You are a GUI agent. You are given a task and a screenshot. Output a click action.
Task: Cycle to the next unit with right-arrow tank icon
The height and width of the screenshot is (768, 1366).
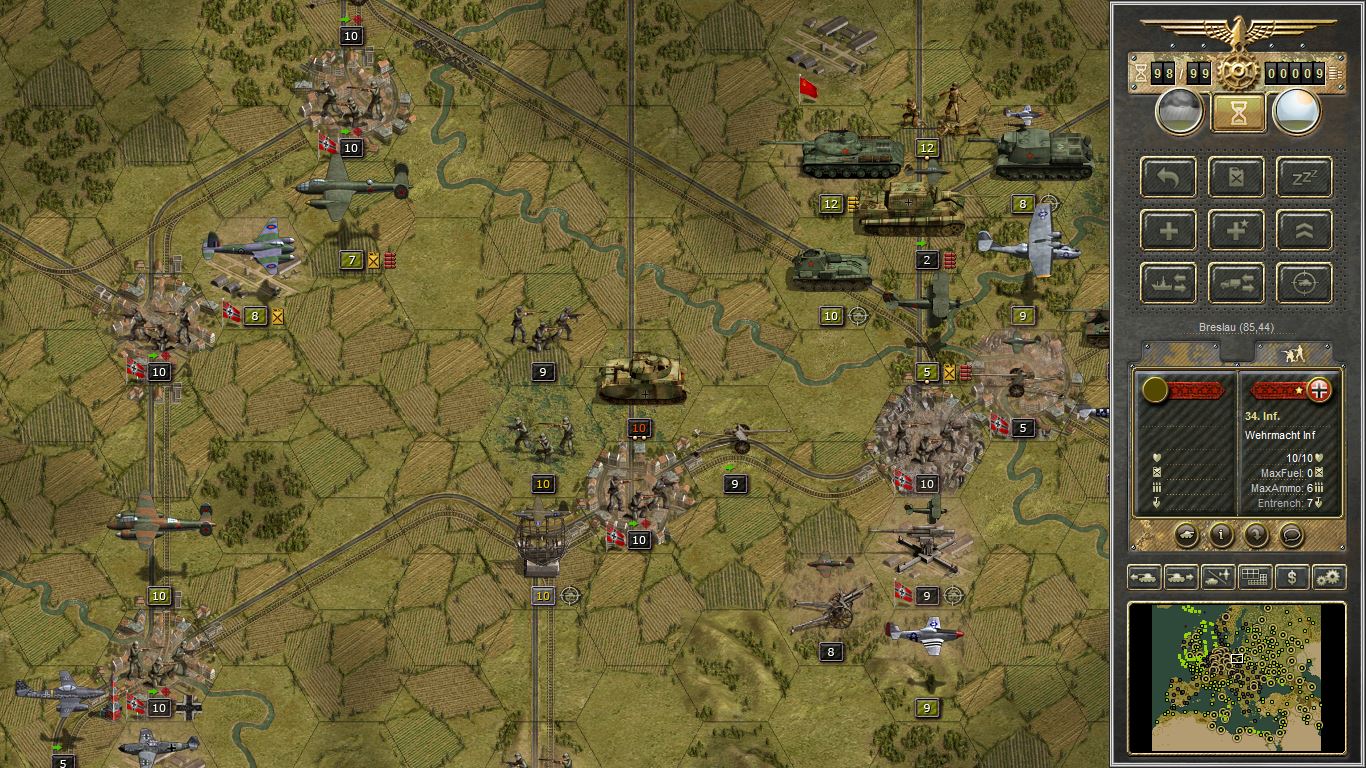[x=1180, y=577]
